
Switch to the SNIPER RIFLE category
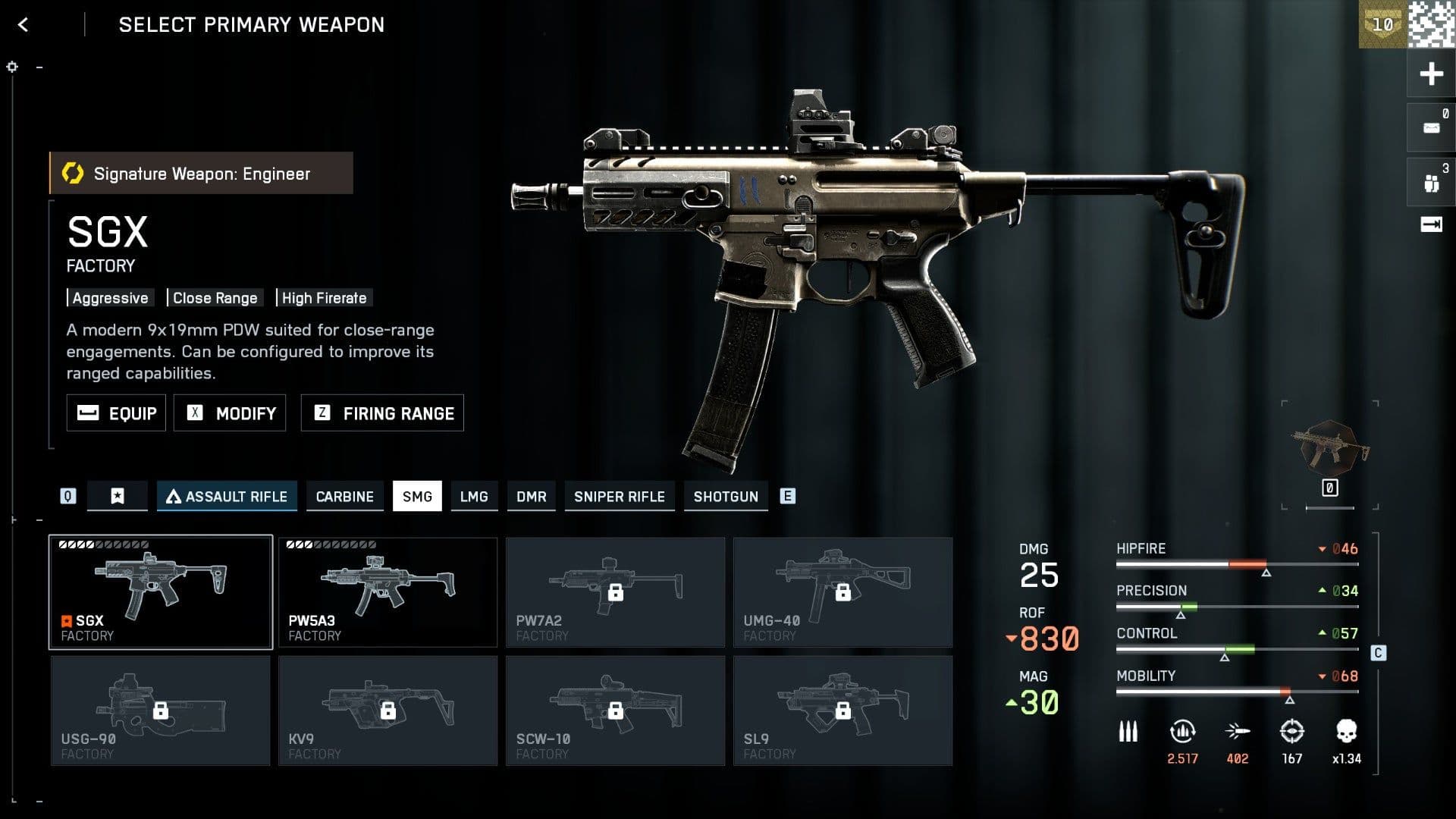(x=620, y=497)
